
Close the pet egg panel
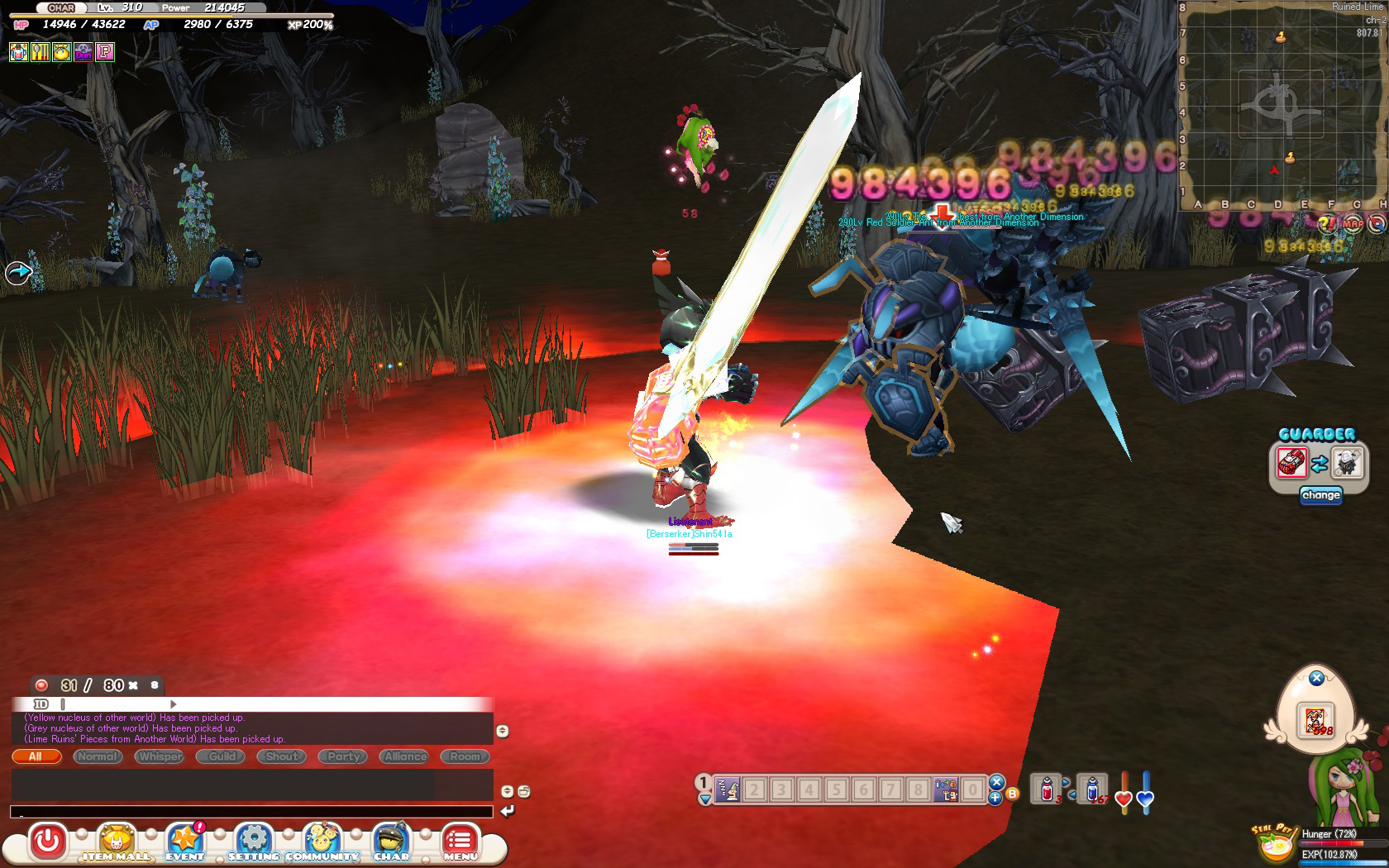(1317, 678)
